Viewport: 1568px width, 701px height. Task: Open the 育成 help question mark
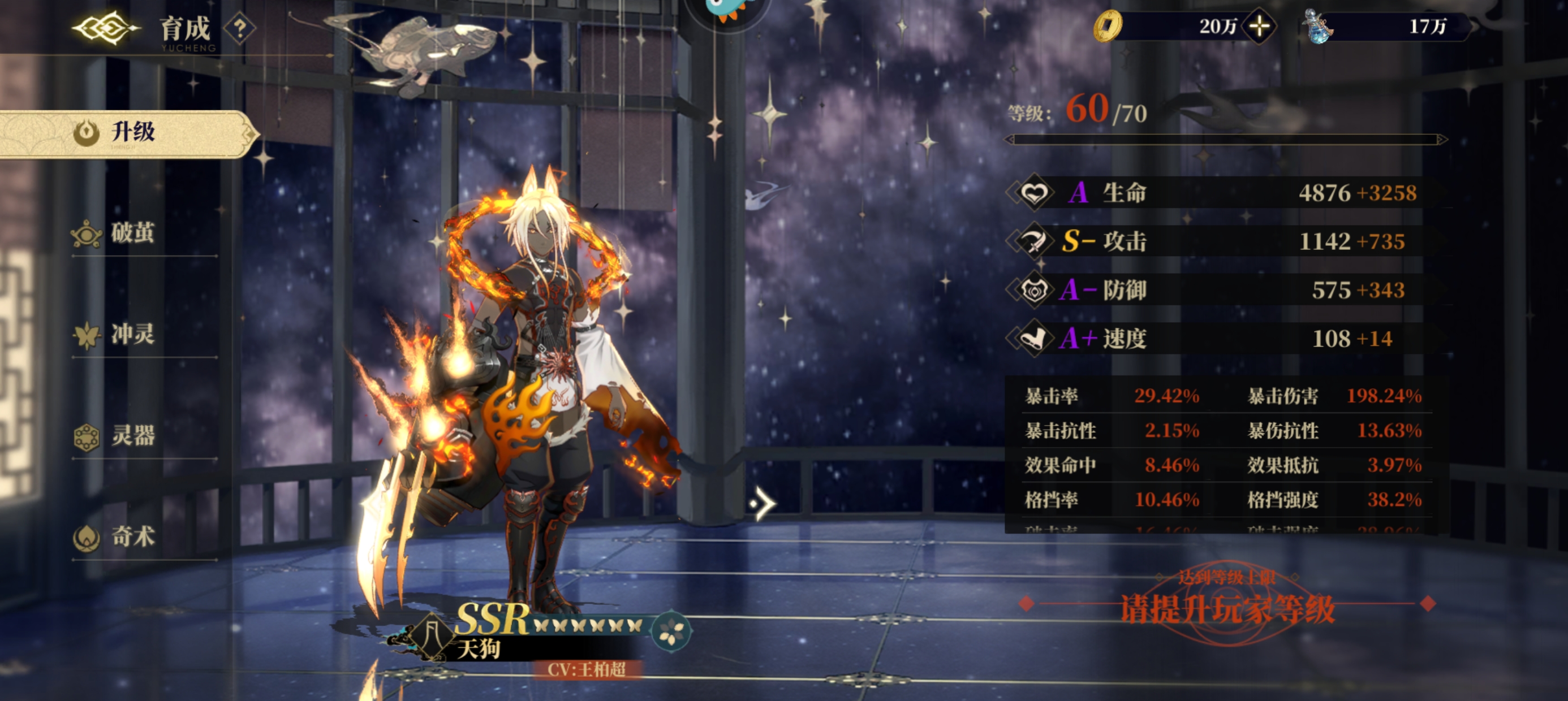[x=240, y=28]
